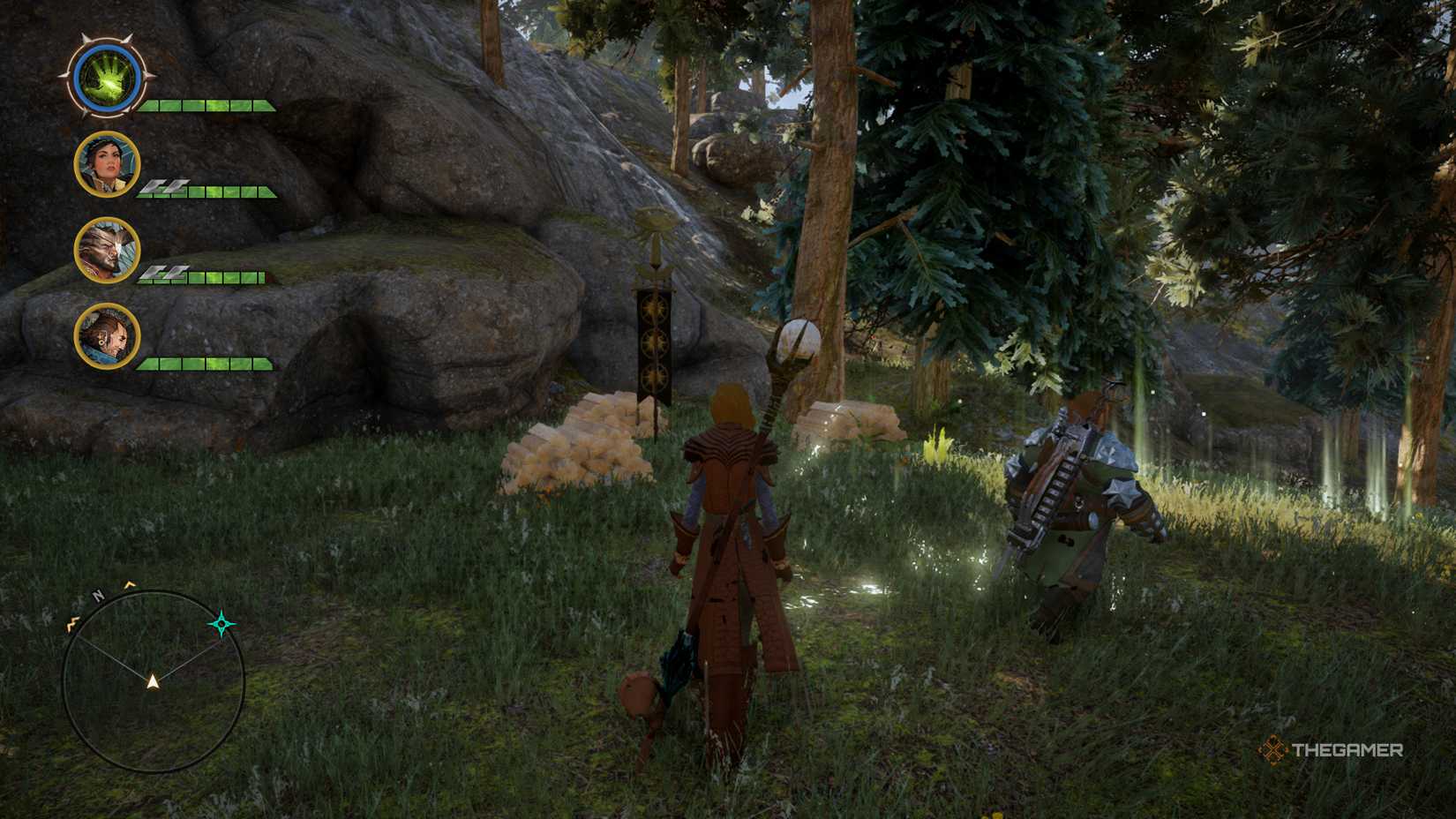Click the player arrow inside the compass

(x=152, y=681)
